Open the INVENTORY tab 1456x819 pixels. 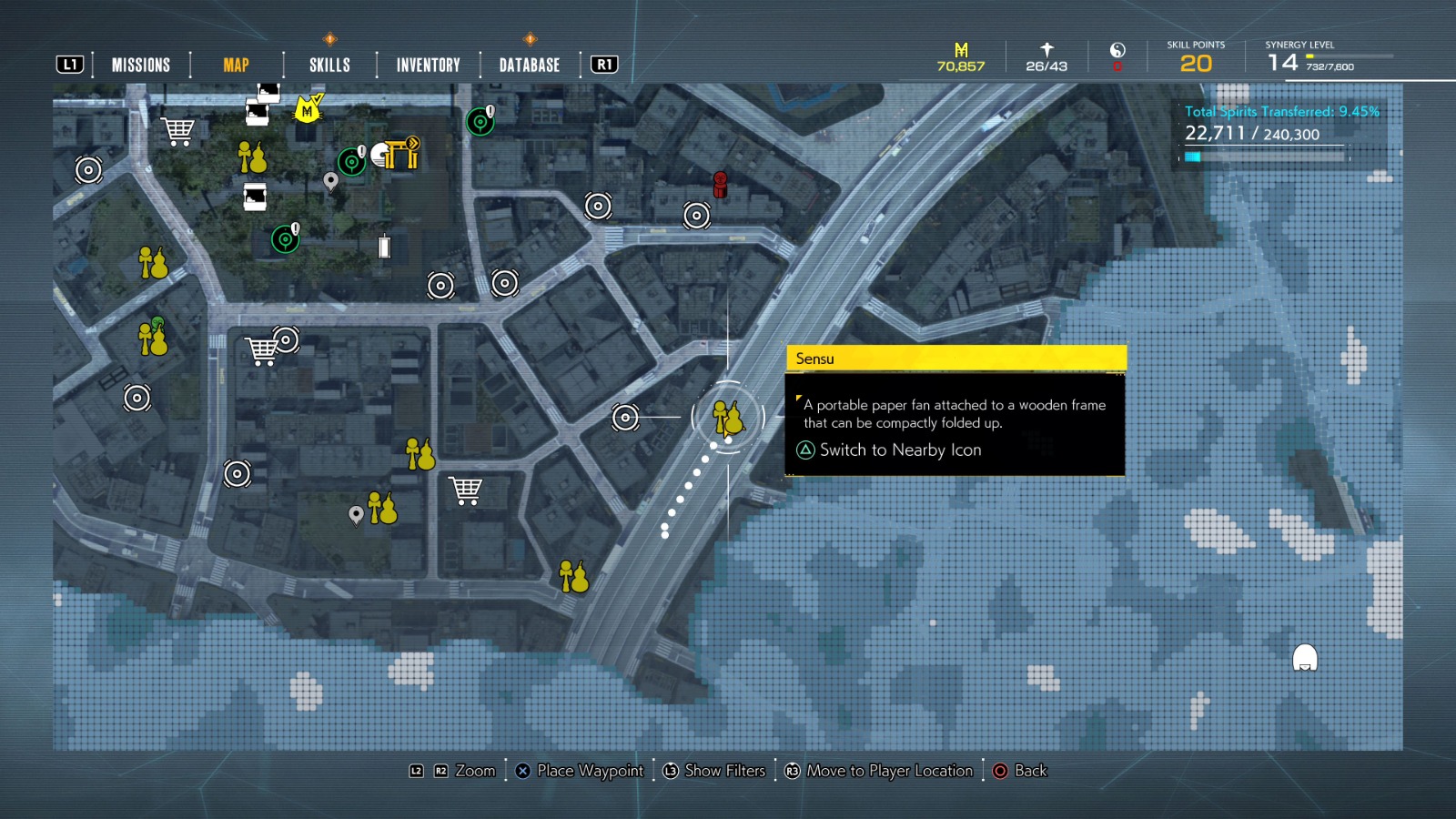click(x=427, y=65)
